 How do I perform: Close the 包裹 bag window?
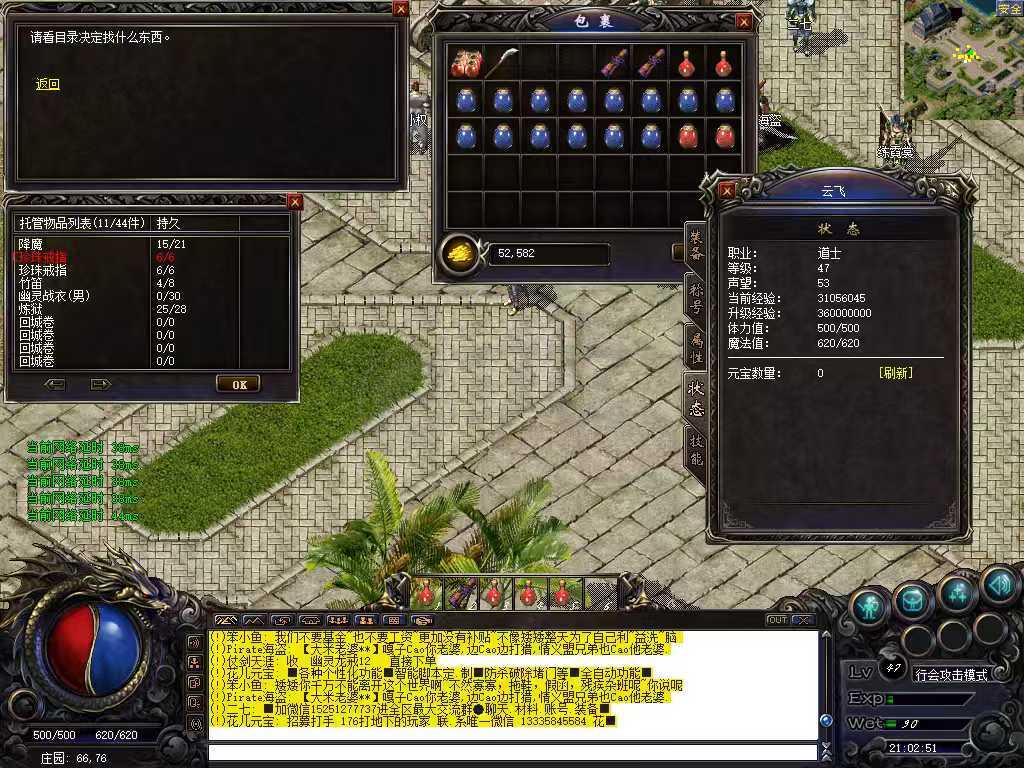743,21
